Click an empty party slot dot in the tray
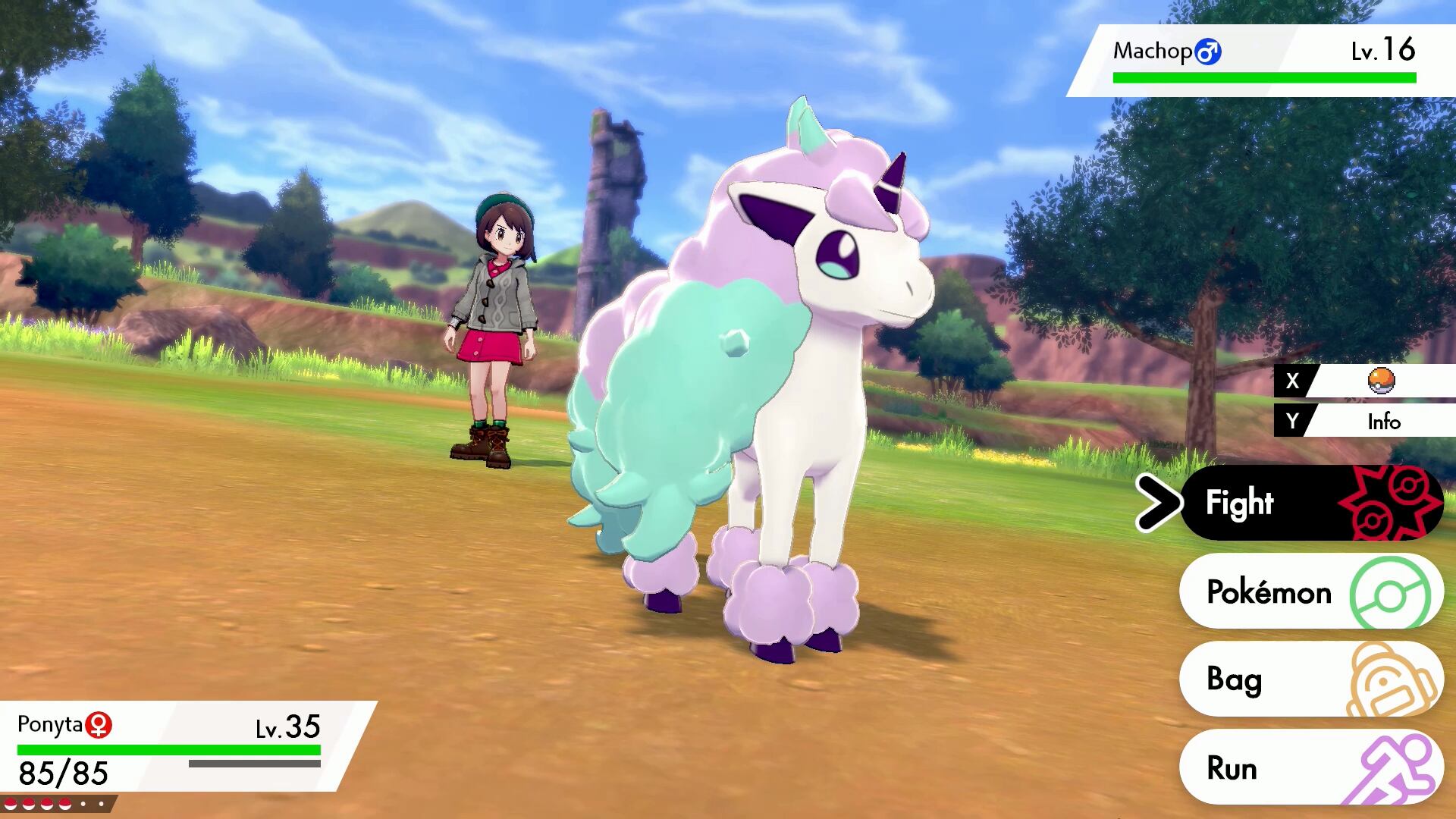This screenshot has width=1456, height=819. (x=83, y=804)
